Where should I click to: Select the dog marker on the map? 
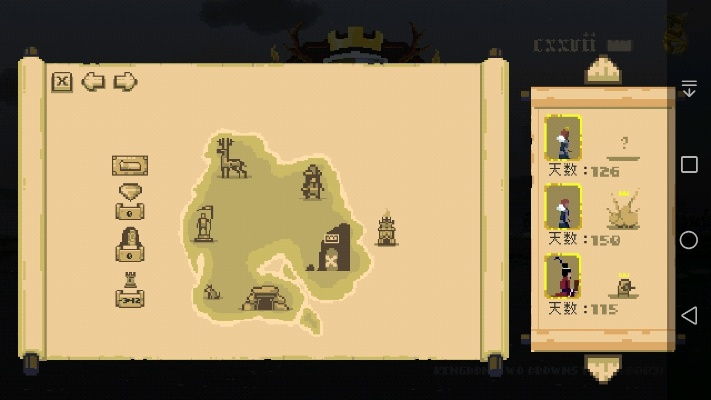[211, 292]
